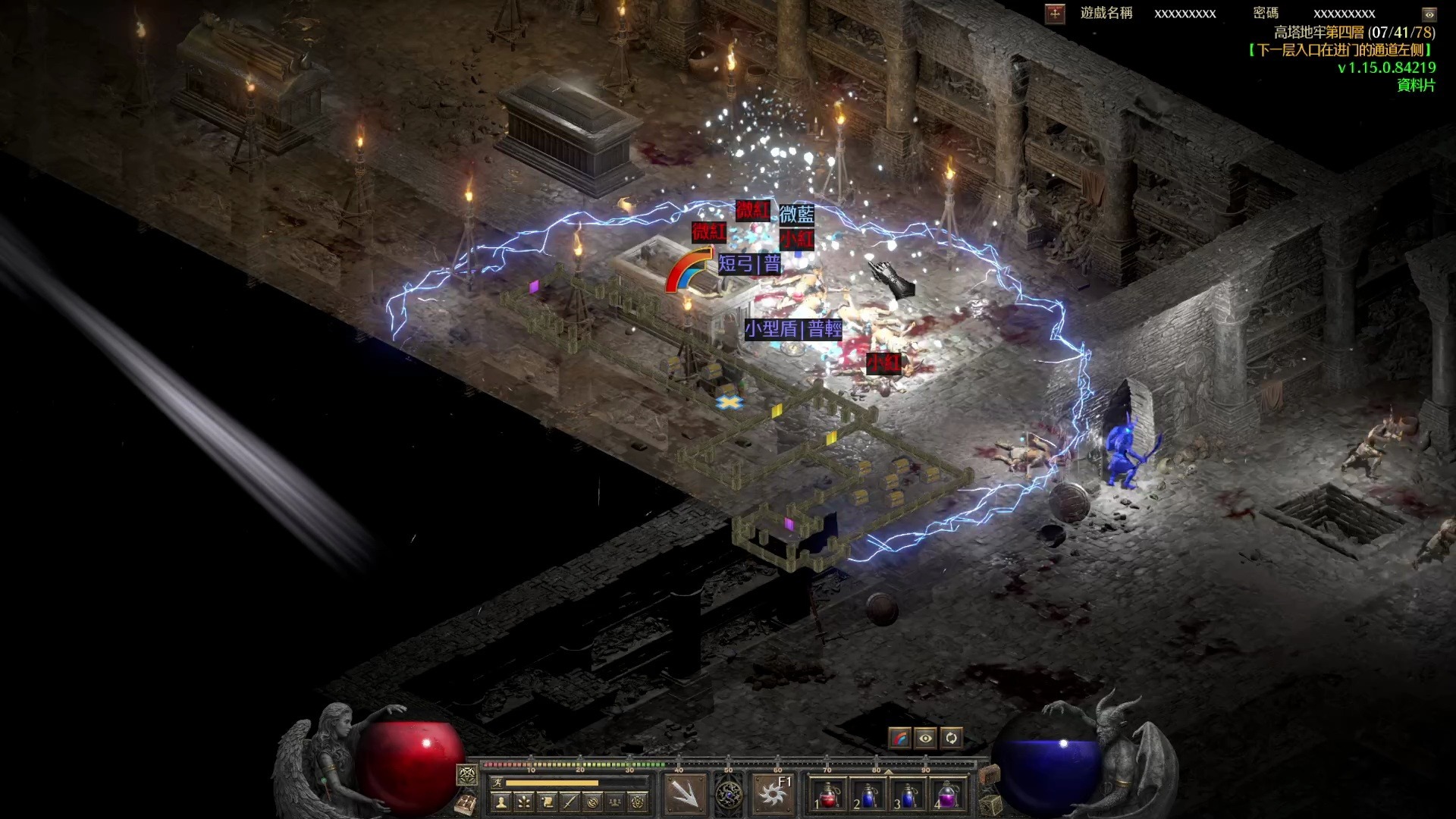Use the red healing potion in belt slot 1
Screen dimensions: 1456x819
point(828,795)
